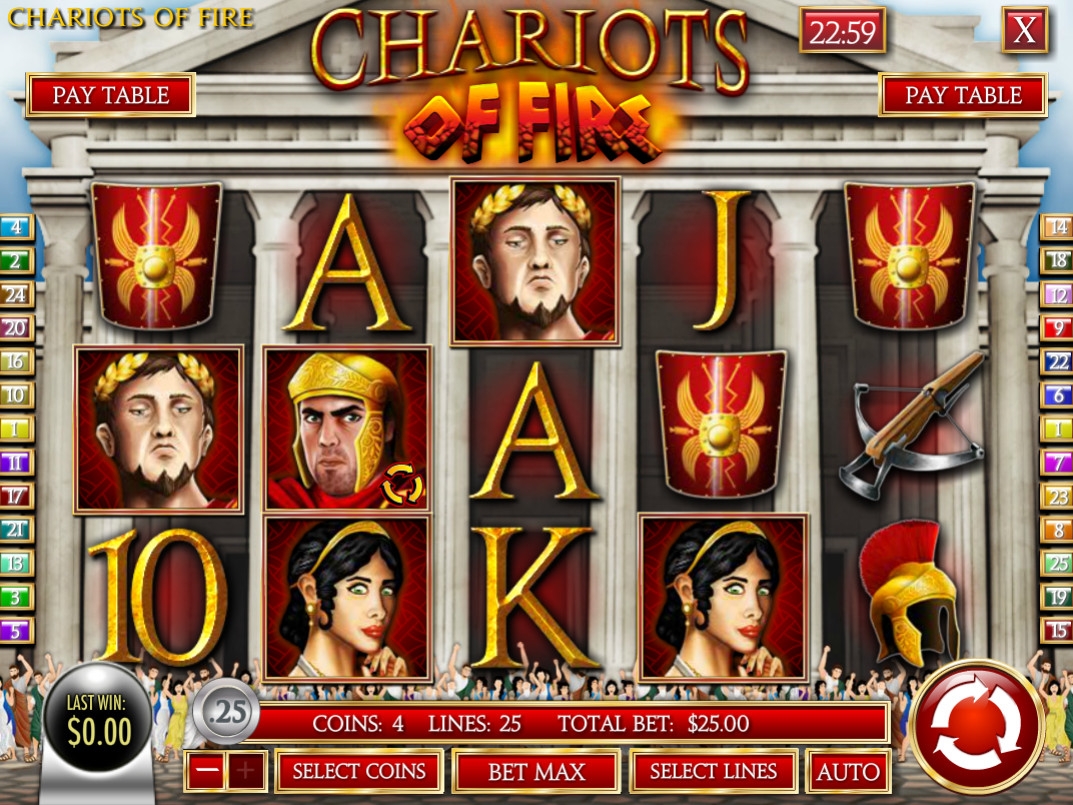Choose payline marker number 25

tap(1056, 563)
